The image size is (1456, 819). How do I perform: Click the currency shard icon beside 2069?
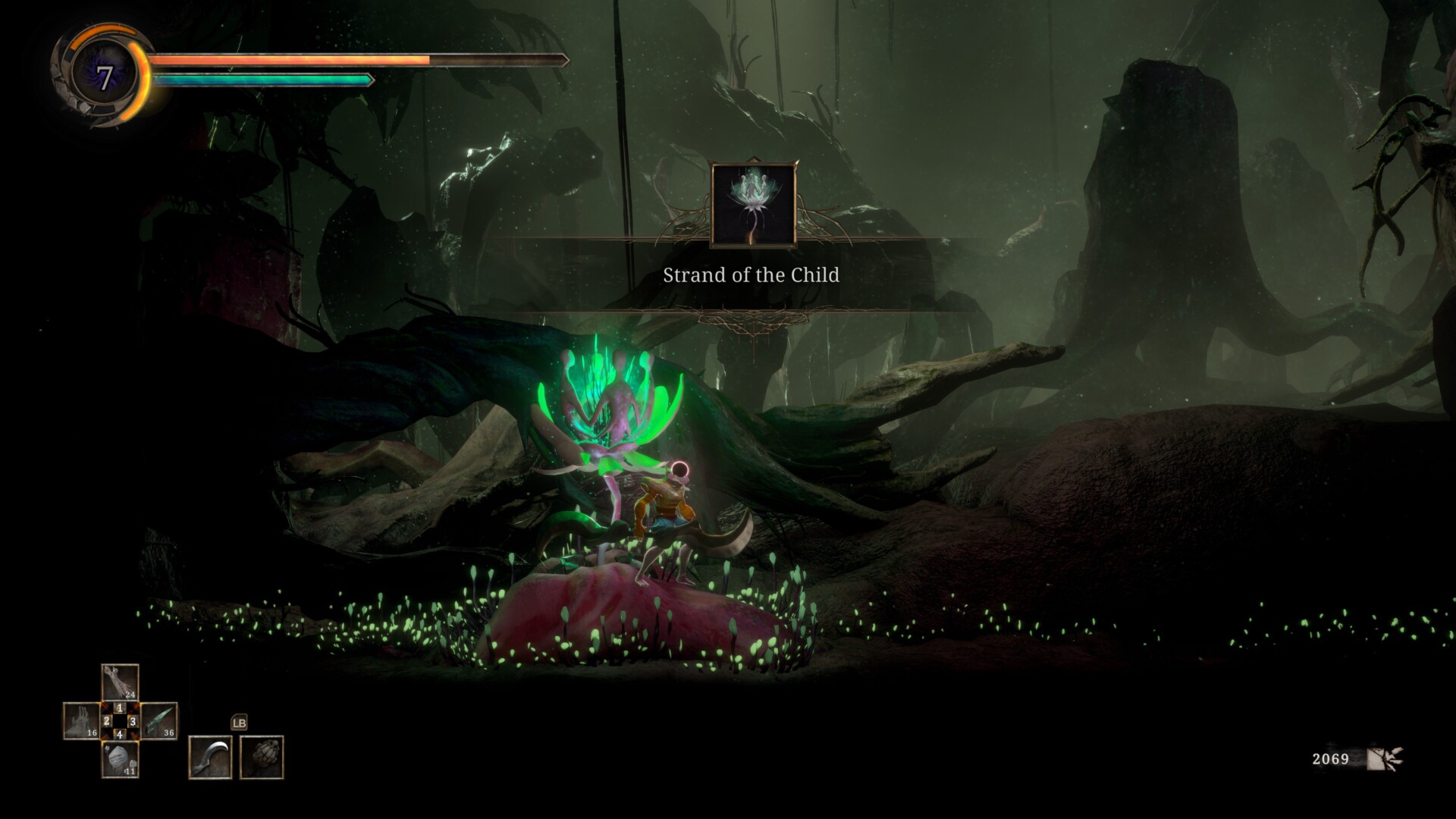point(1385,758)
